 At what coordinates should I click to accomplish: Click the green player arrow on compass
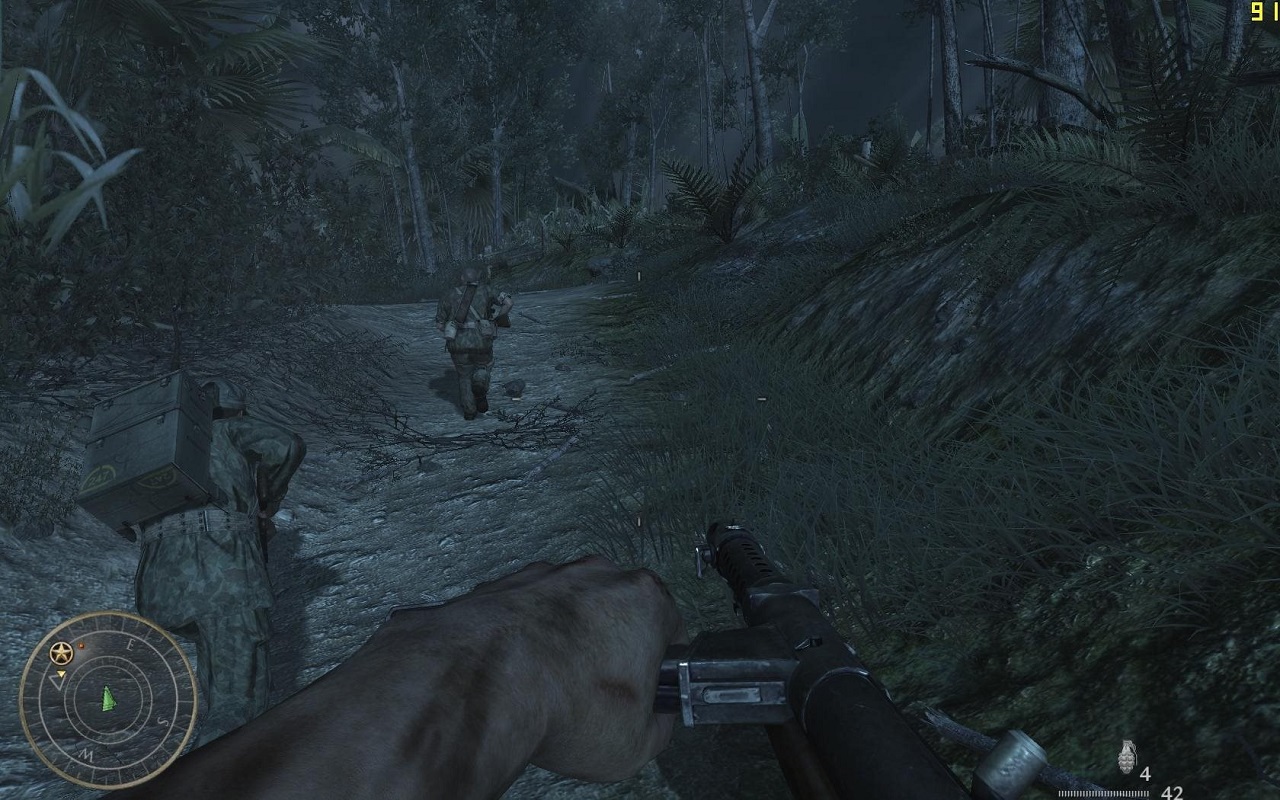pyautogui.click(x=107, y=698)
